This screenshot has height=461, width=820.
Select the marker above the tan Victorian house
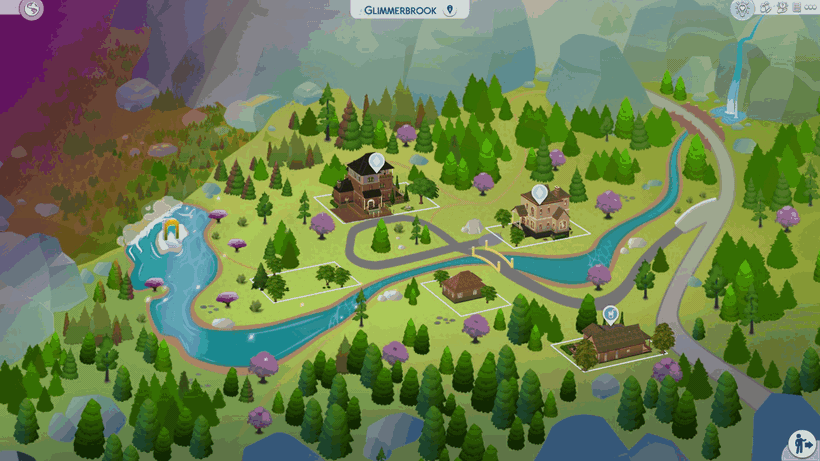point(540,192)
